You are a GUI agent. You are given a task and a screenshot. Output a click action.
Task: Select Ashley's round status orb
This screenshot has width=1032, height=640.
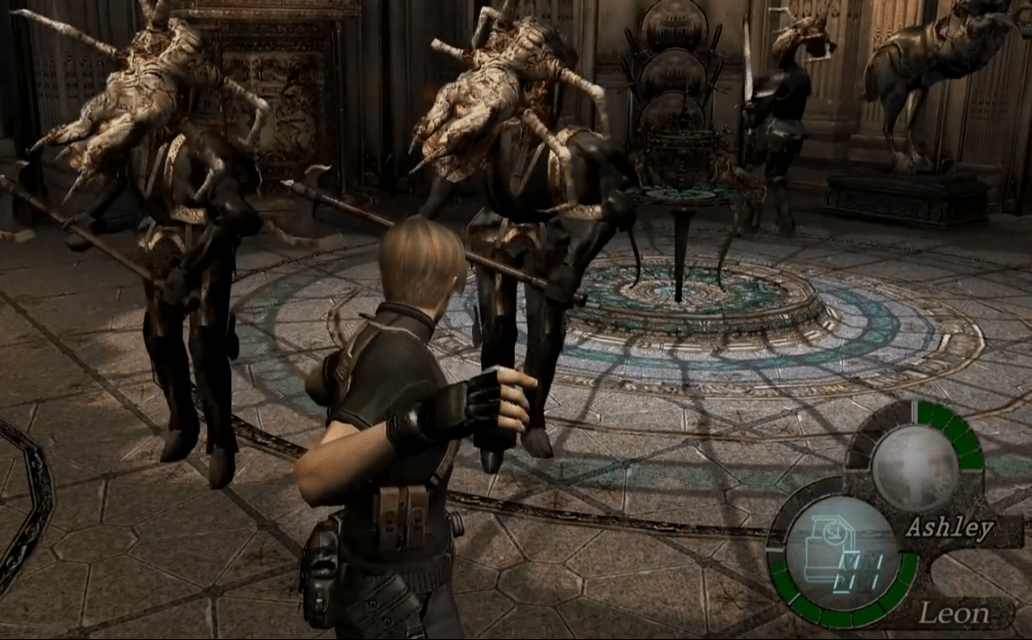914,468
